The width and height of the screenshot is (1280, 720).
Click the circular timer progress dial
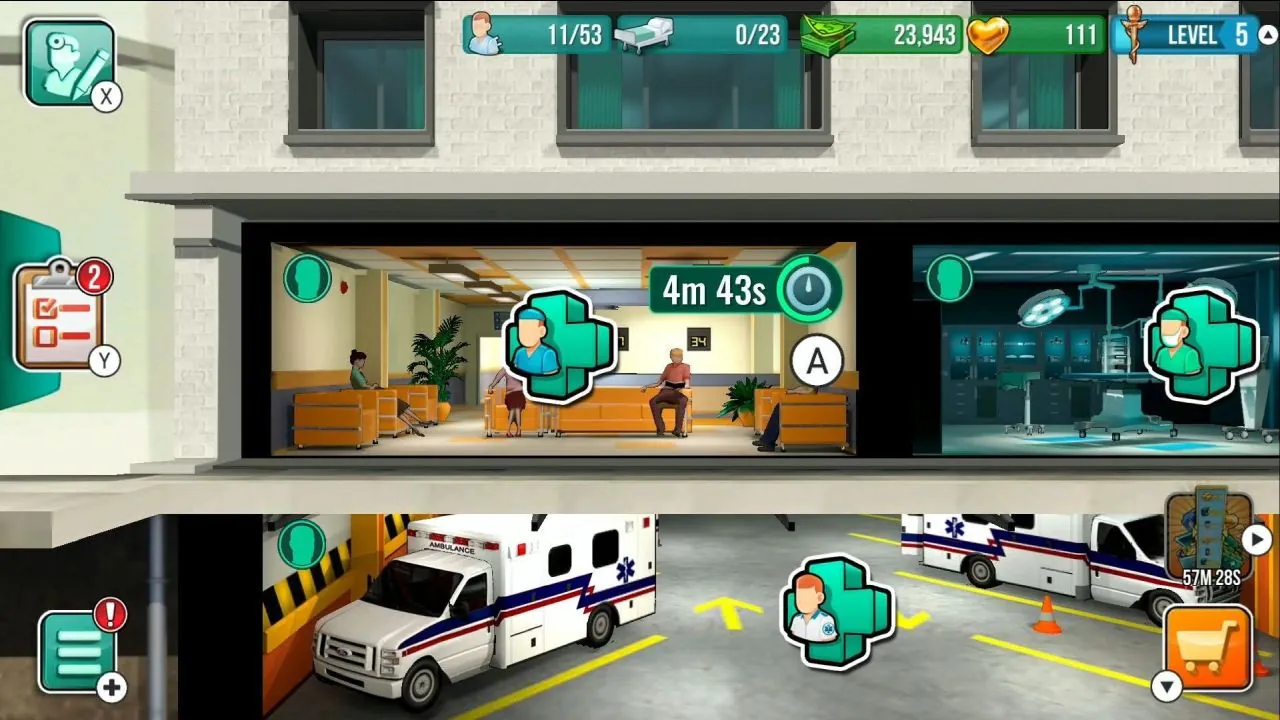tap(810, 289)
